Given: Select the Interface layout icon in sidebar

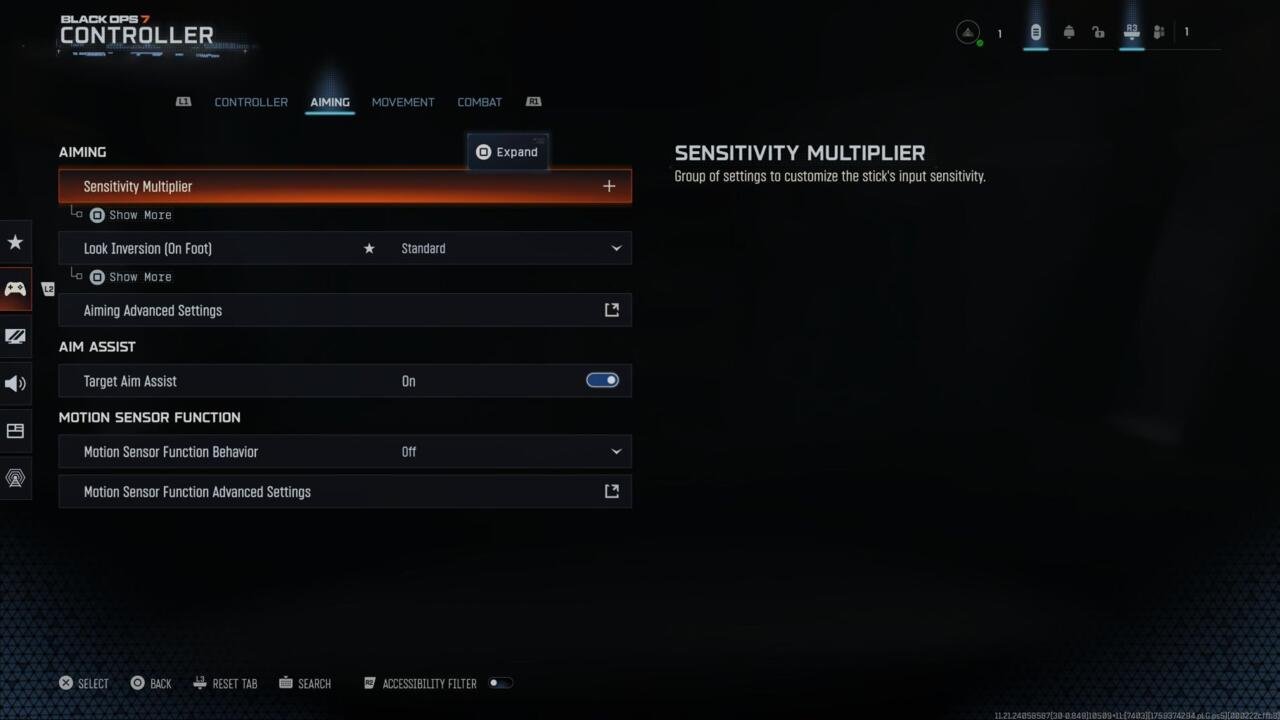Looking at the screenshot, I should [x=15, y=430].
